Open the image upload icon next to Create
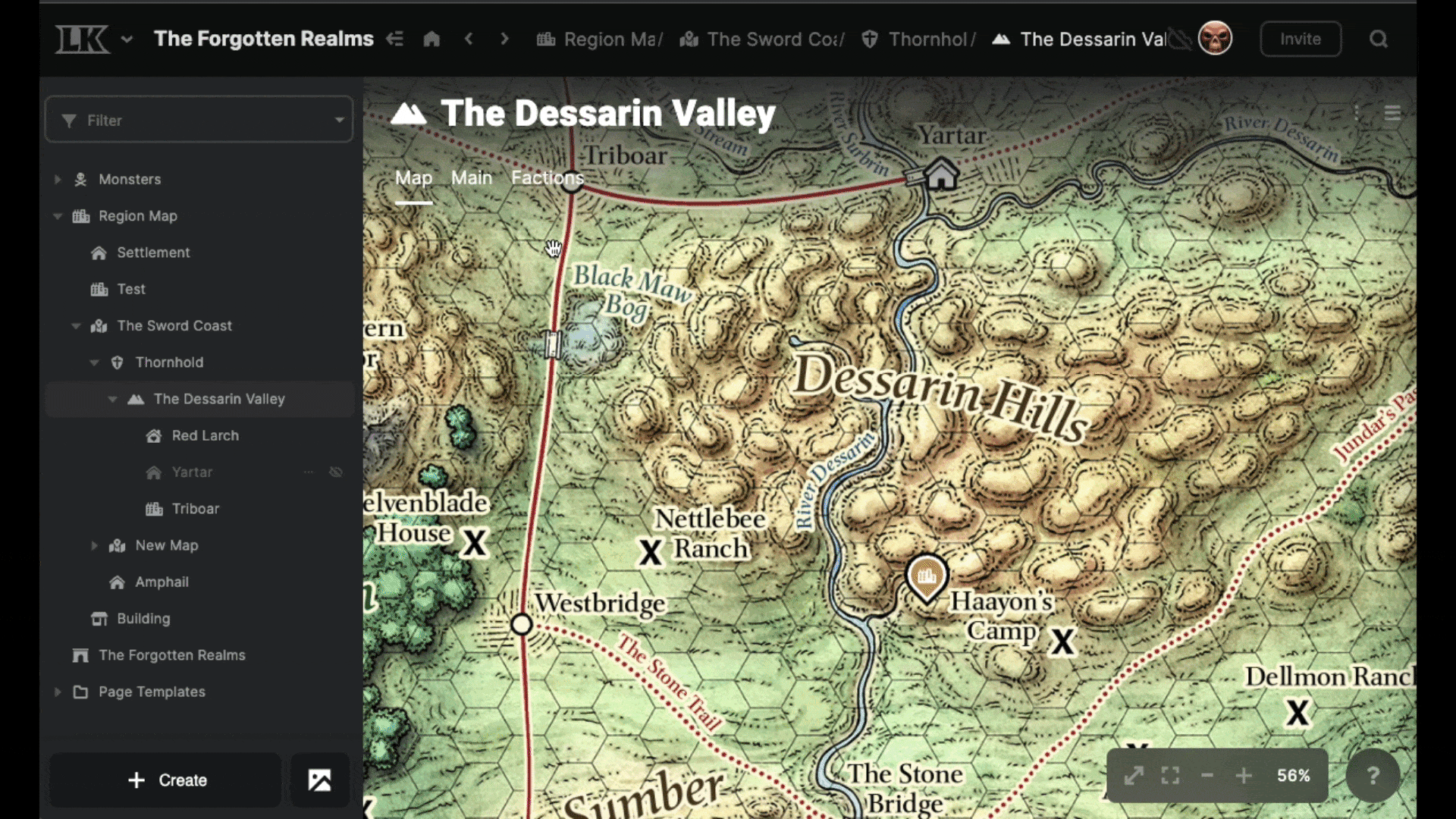 [320, 780]
